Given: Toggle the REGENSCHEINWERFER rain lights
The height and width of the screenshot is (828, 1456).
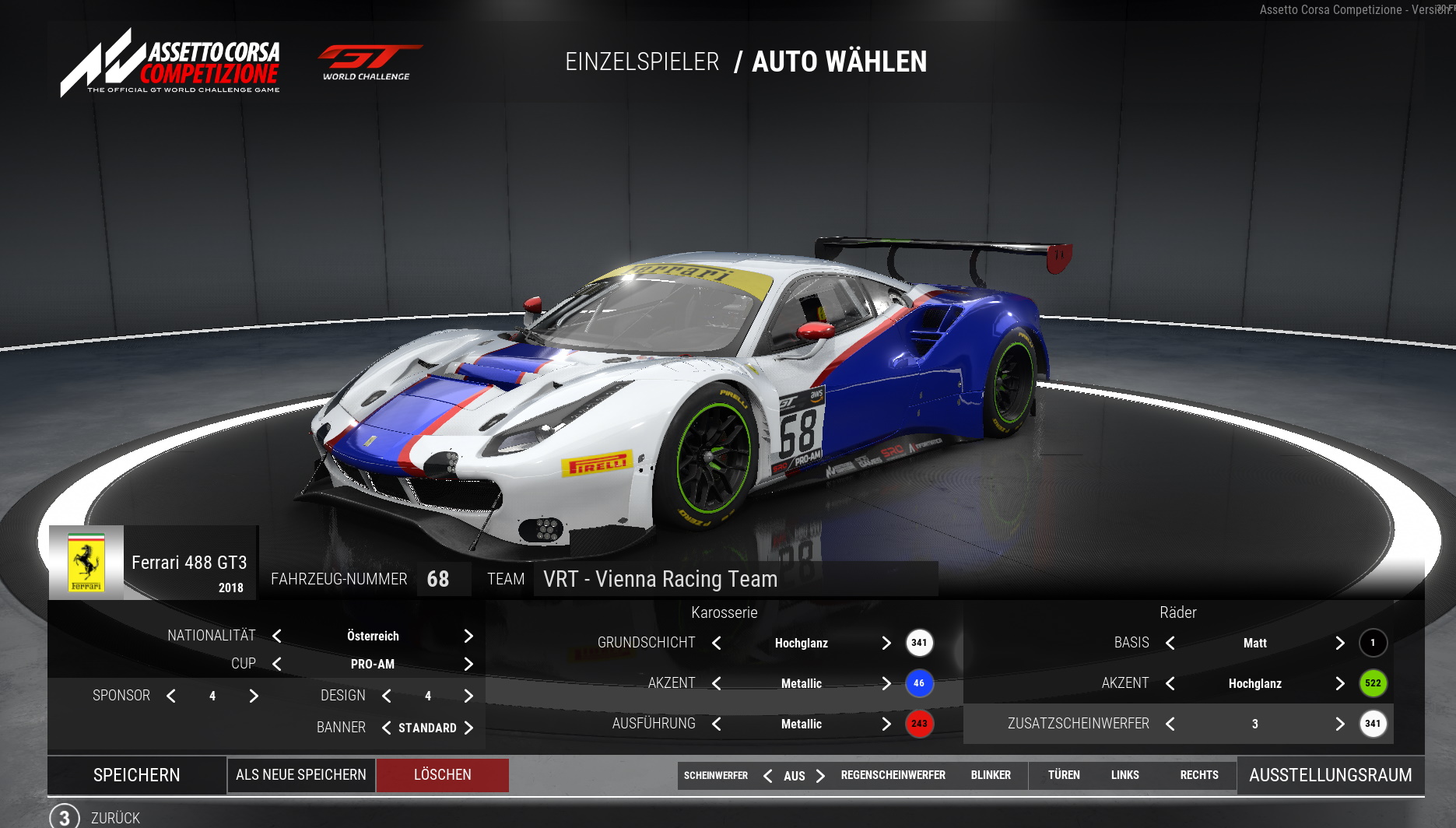Looking at the screenshot, I should pos(893,775).
